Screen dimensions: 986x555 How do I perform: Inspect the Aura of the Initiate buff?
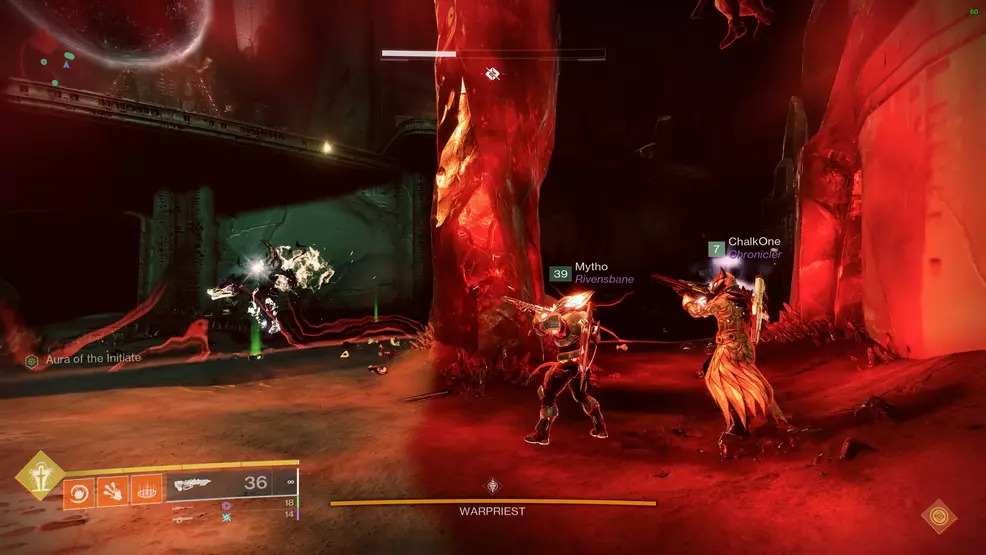83,358
